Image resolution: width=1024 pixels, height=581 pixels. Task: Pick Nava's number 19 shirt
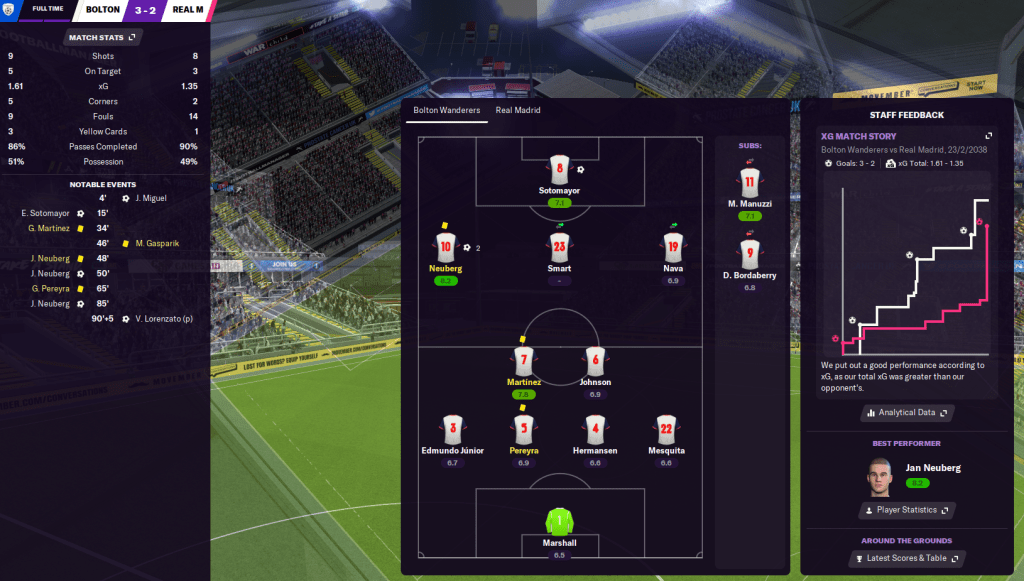point(672,246)
